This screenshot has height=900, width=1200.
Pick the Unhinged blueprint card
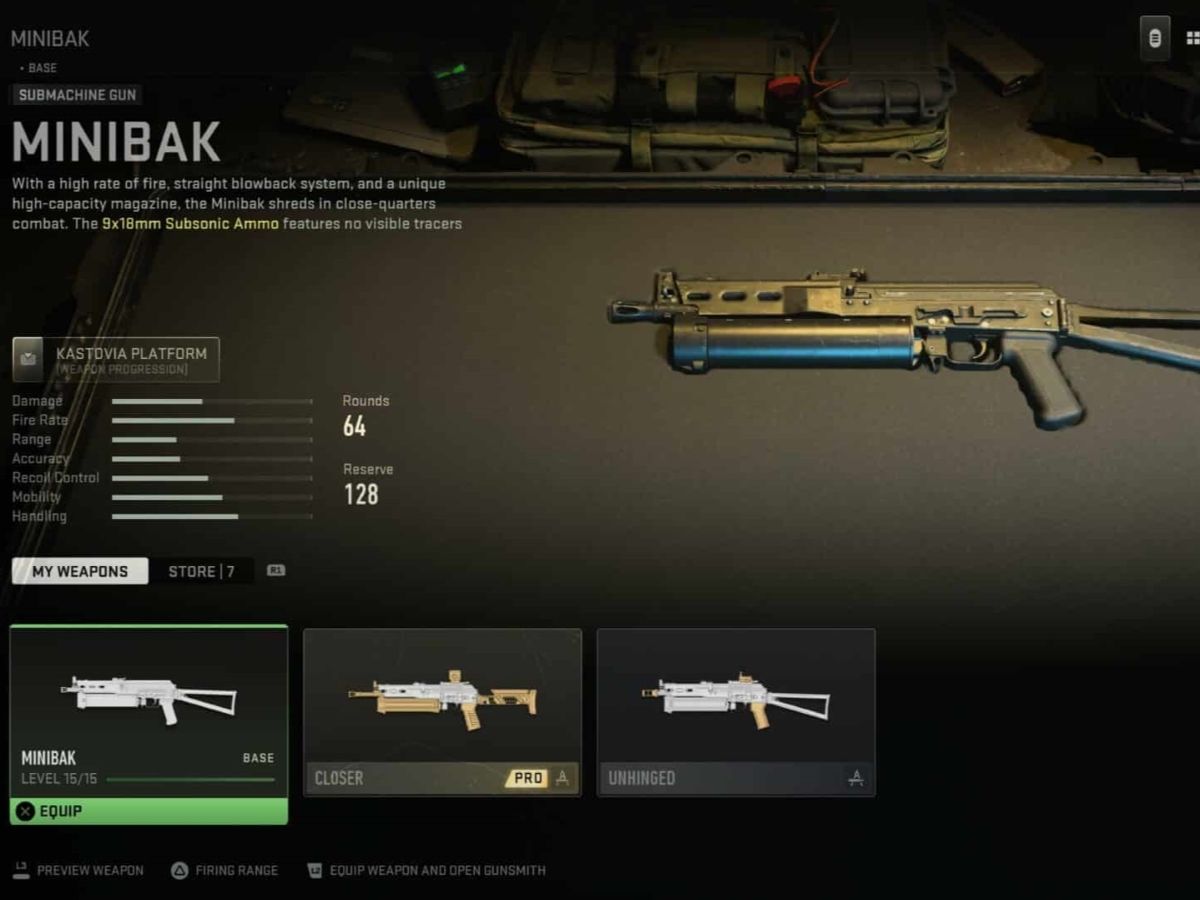tap(735, 711)
